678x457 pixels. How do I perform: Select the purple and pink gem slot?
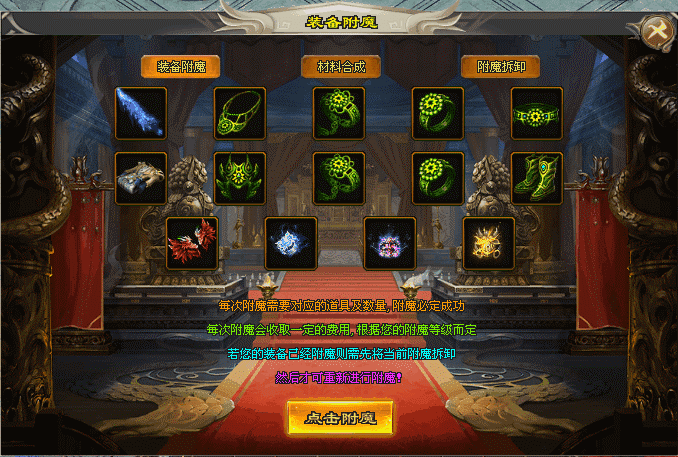[x=389, y=243]
